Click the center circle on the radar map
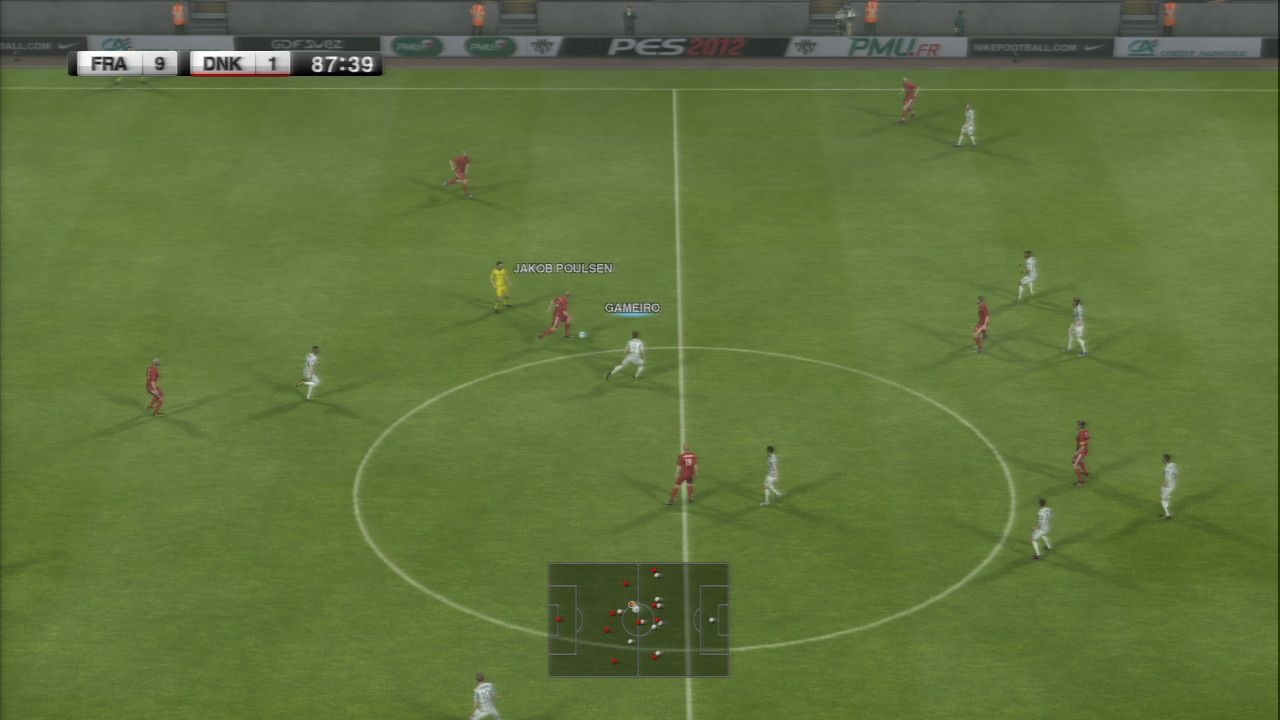 click(x=638, y=620)
